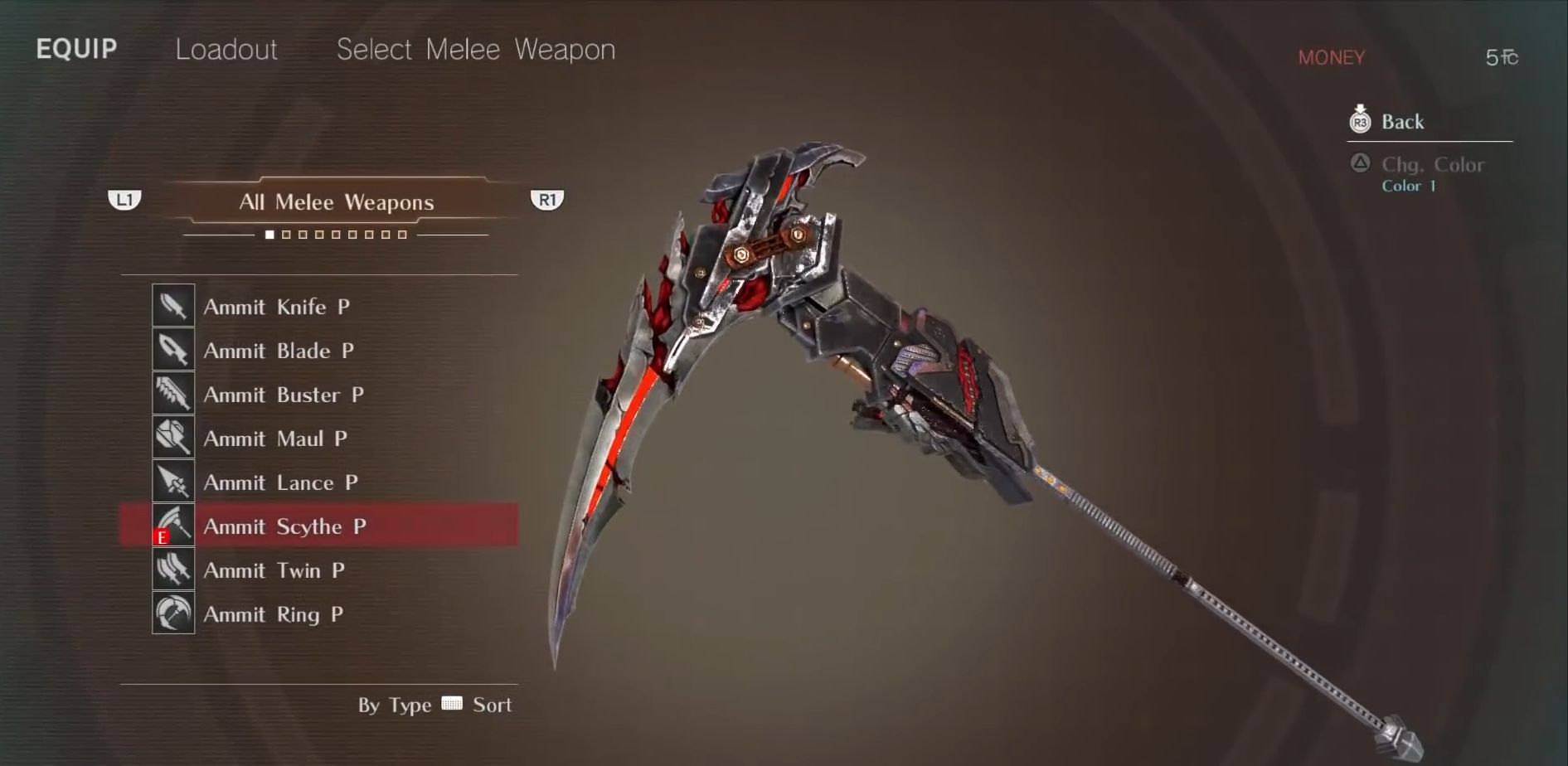Go back using the Back option
1568x766 pixels.
pos(1401,122)
